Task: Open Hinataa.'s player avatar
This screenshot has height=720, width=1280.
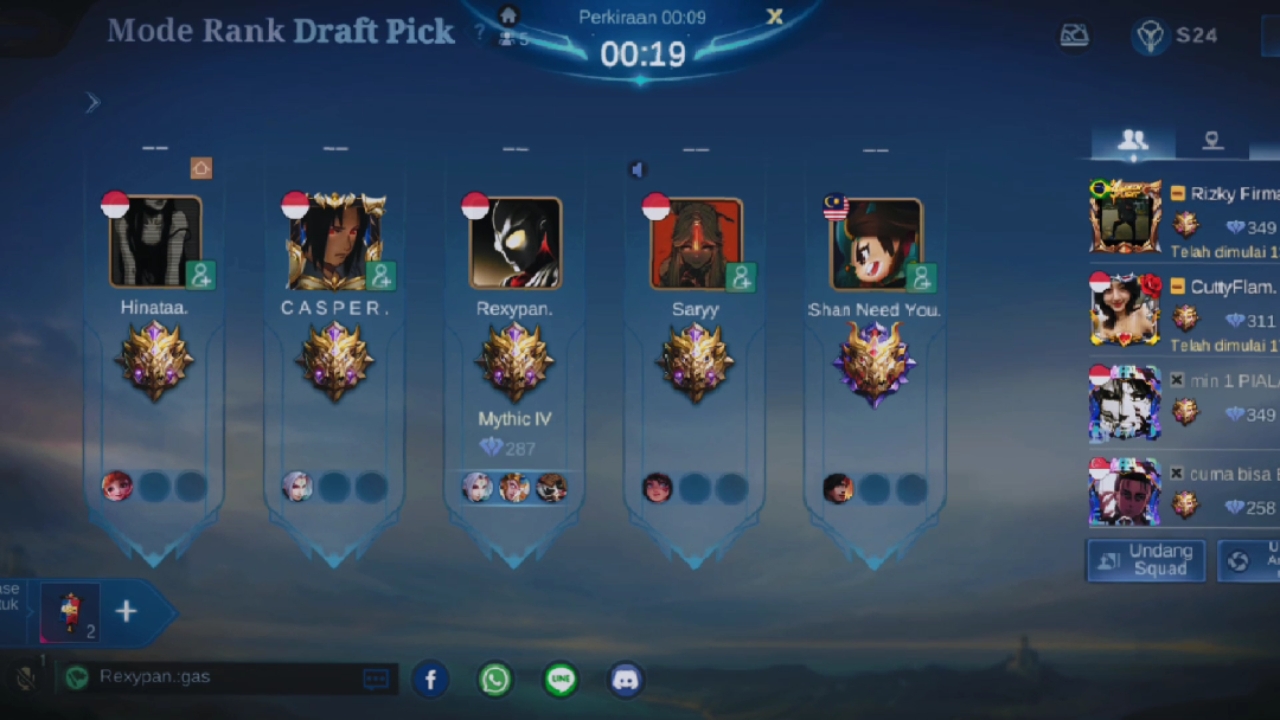Action: pos(155,242)
